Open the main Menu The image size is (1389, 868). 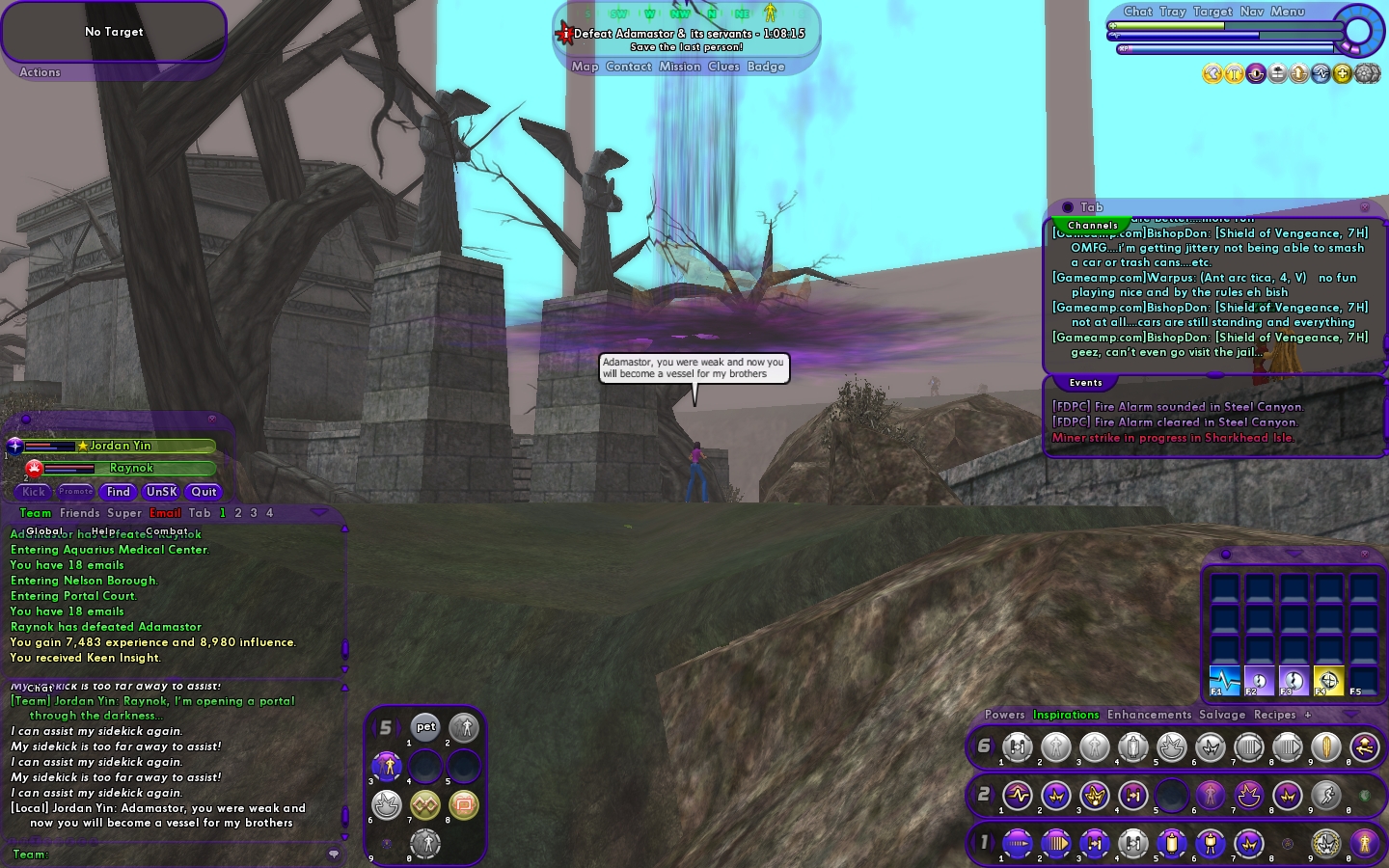pyautogui.click(x=1288, y=12)
